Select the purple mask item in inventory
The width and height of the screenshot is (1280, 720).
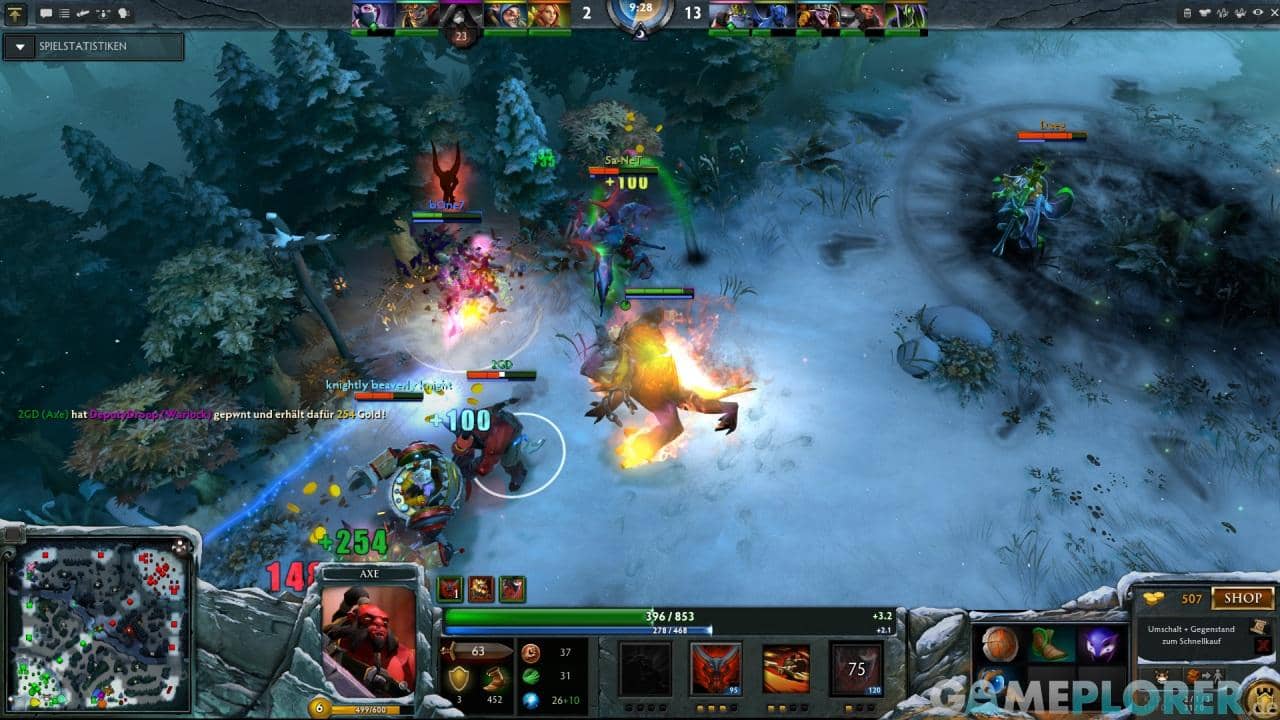(1098, 645)
